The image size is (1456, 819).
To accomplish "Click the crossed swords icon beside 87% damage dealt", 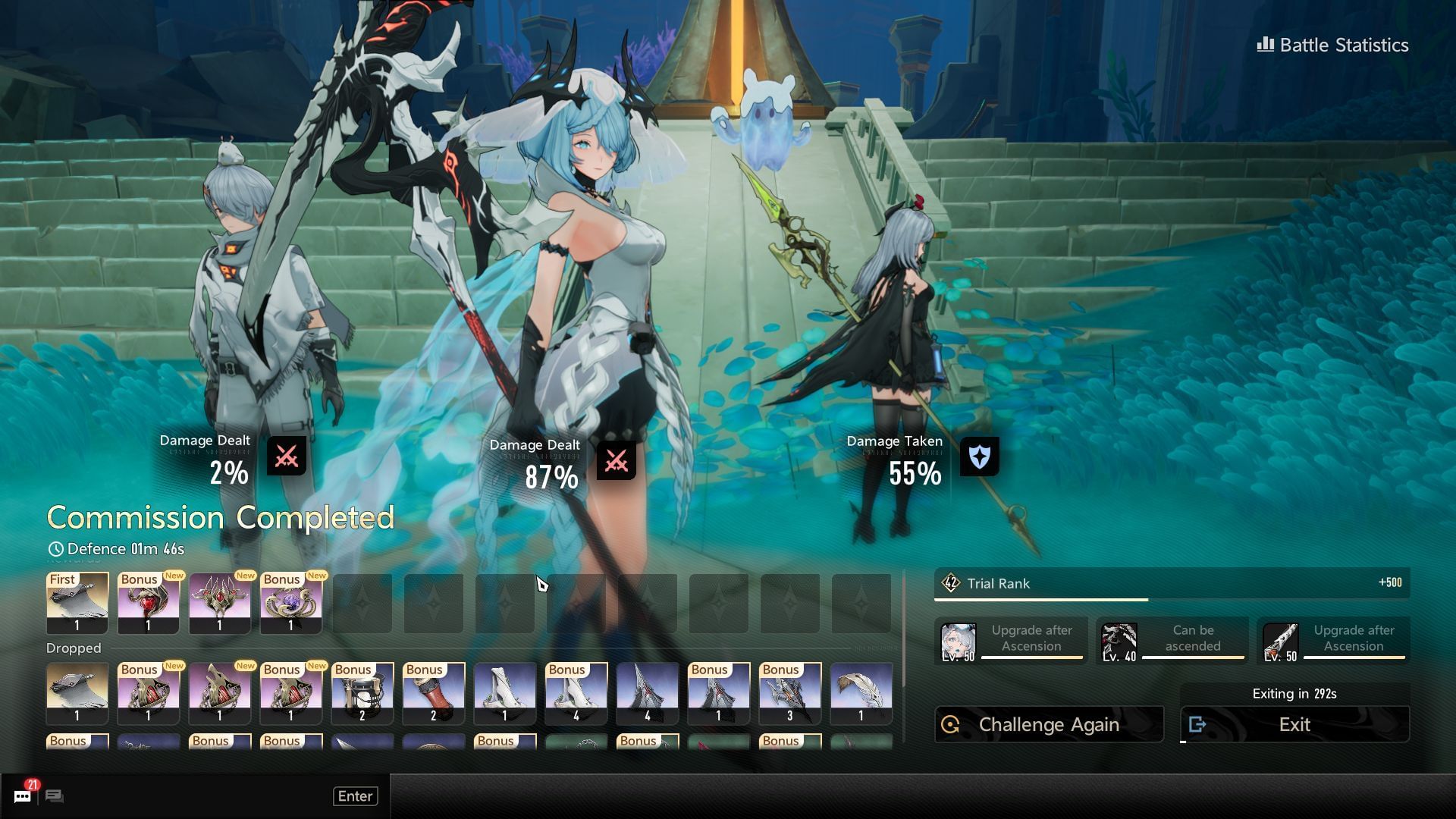I will (617, 459).
